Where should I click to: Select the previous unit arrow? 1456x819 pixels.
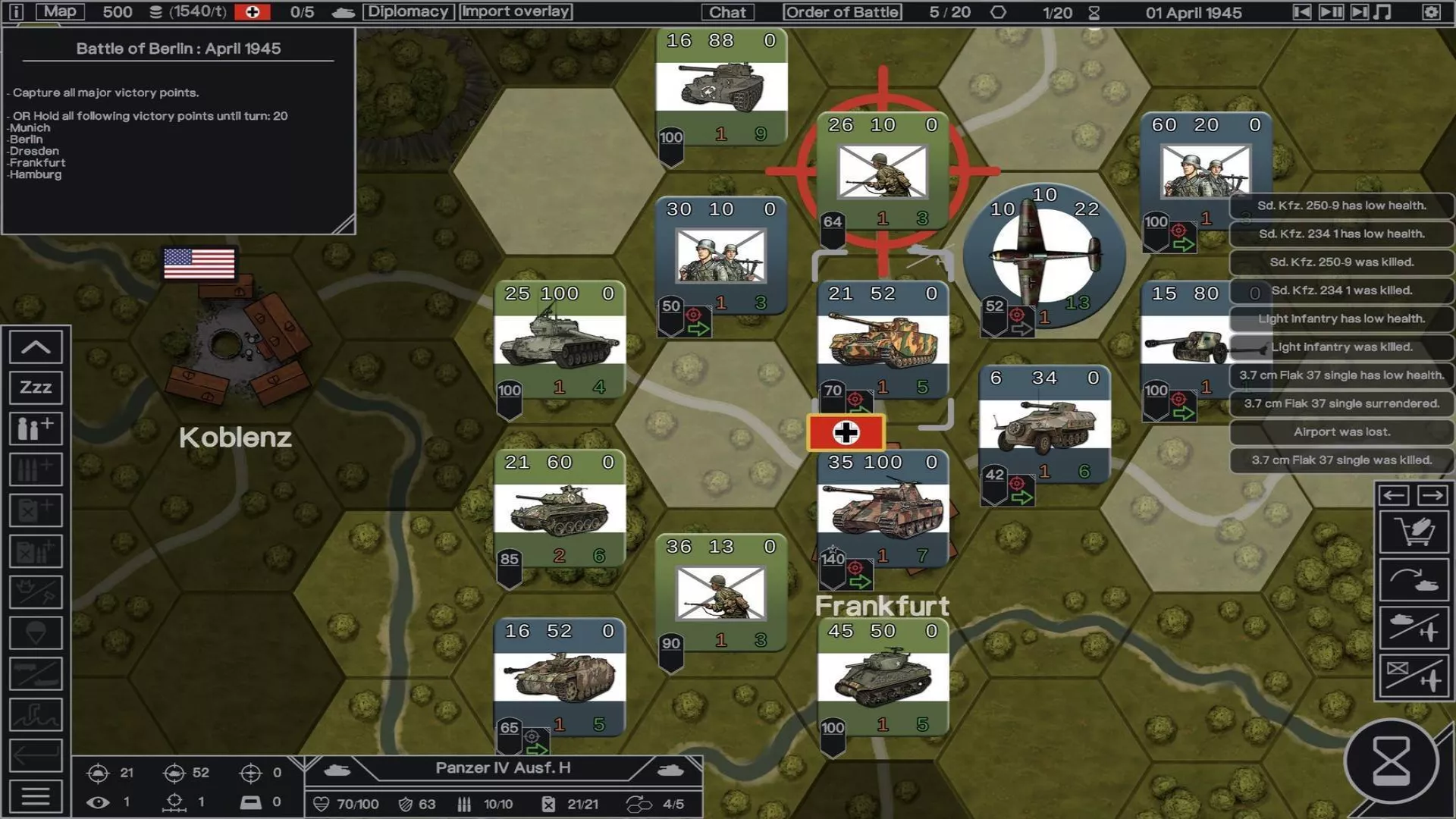(1395, 495)
